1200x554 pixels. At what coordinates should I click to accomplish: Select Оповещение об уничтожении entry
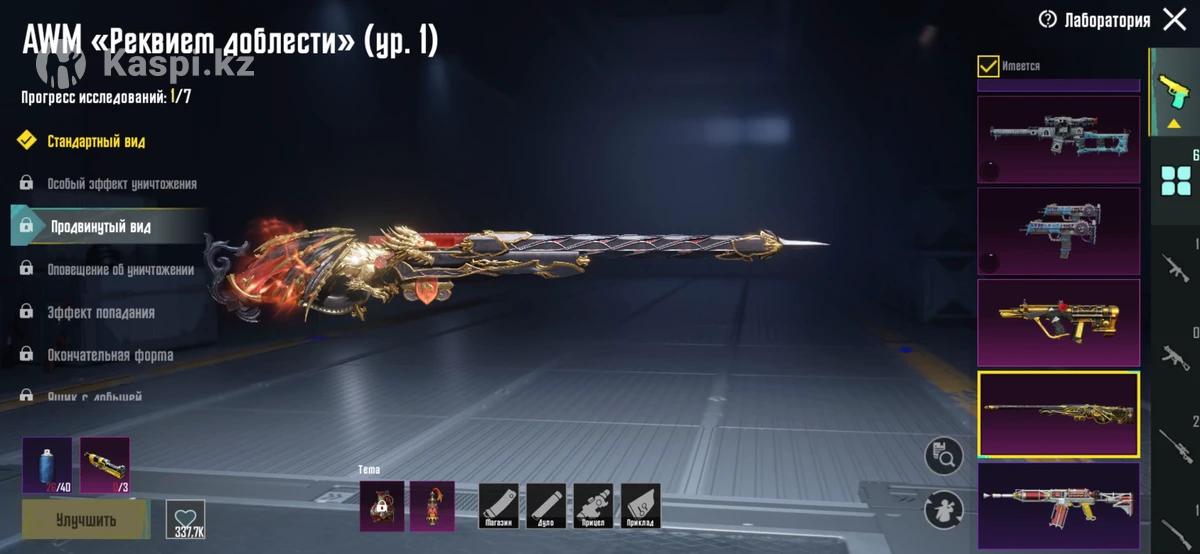tap(120, 270)
